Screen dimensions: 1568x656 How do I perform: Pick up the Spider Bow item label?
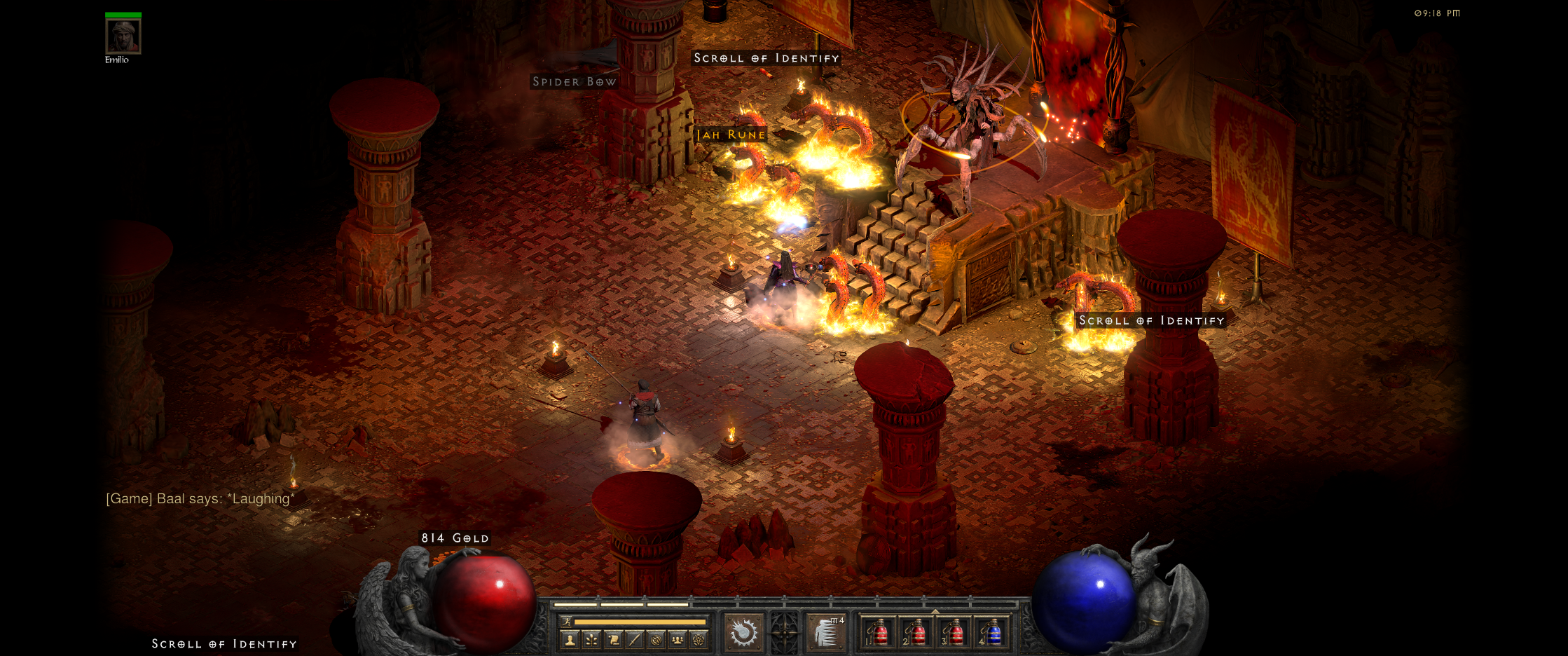pyautogui.click(x=575, y=82)
